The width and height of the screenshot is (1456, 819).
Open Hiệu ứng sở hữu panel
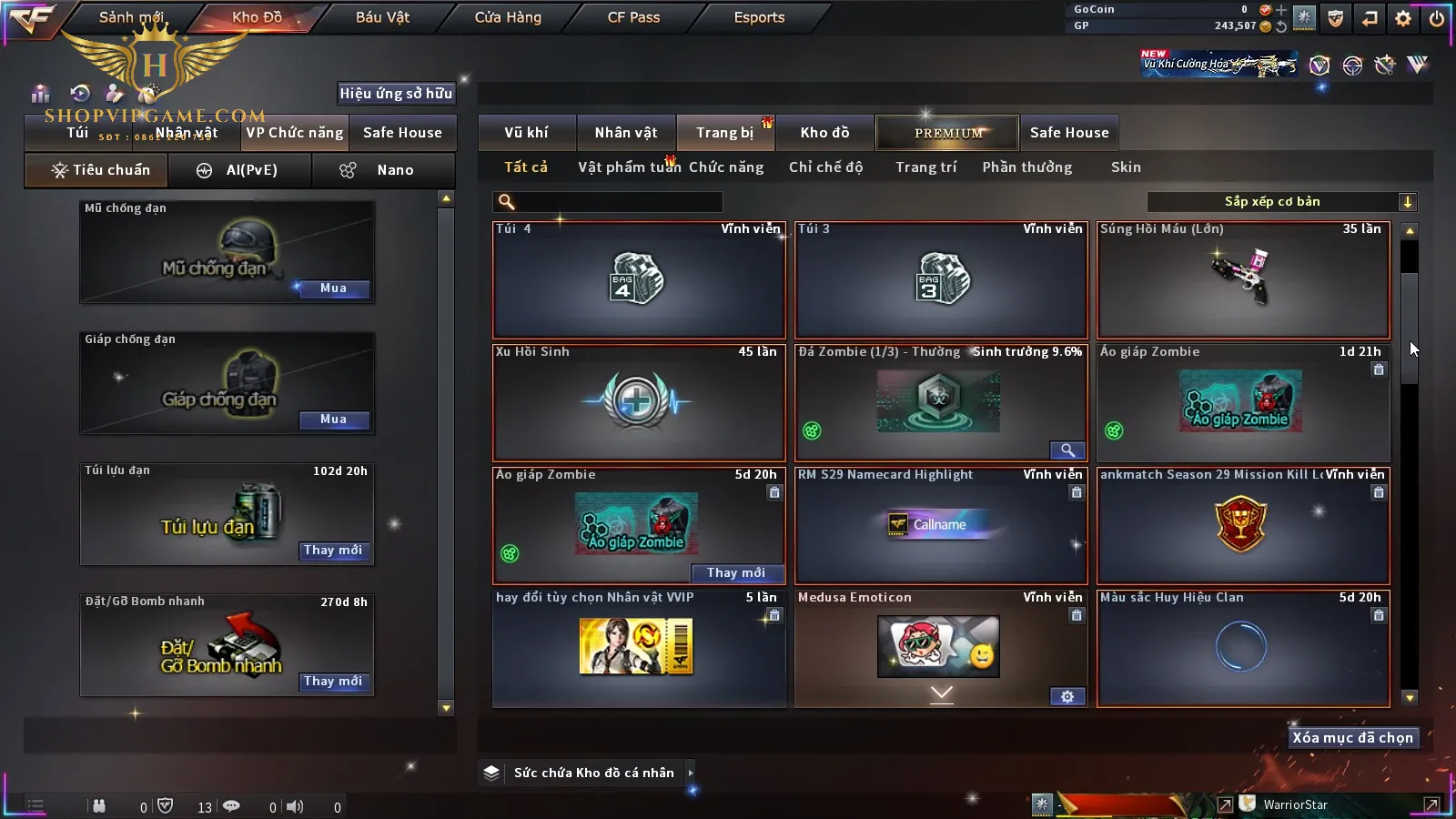click(x=396, y=93)
